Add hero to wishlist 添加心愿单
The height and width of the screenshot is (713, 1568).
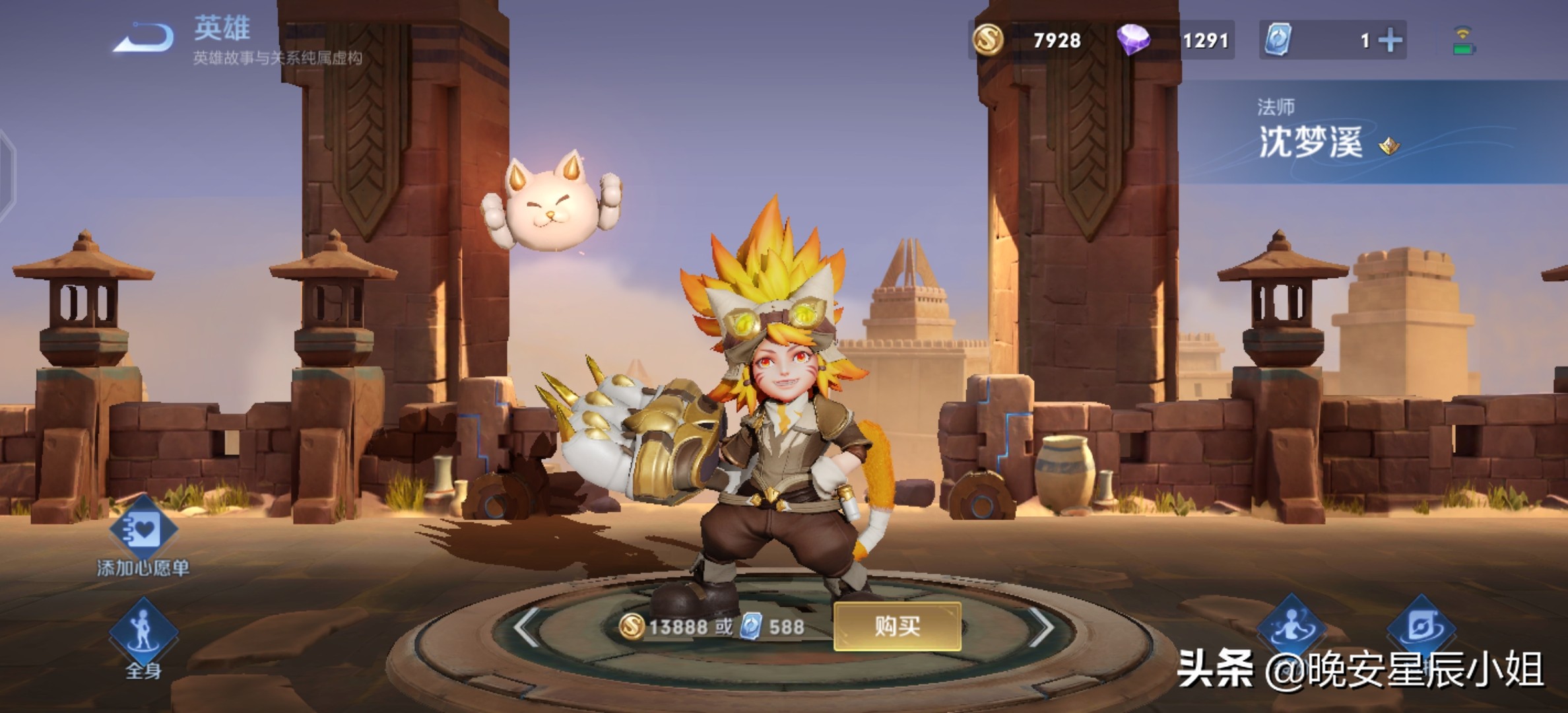(x=143, y=531)
